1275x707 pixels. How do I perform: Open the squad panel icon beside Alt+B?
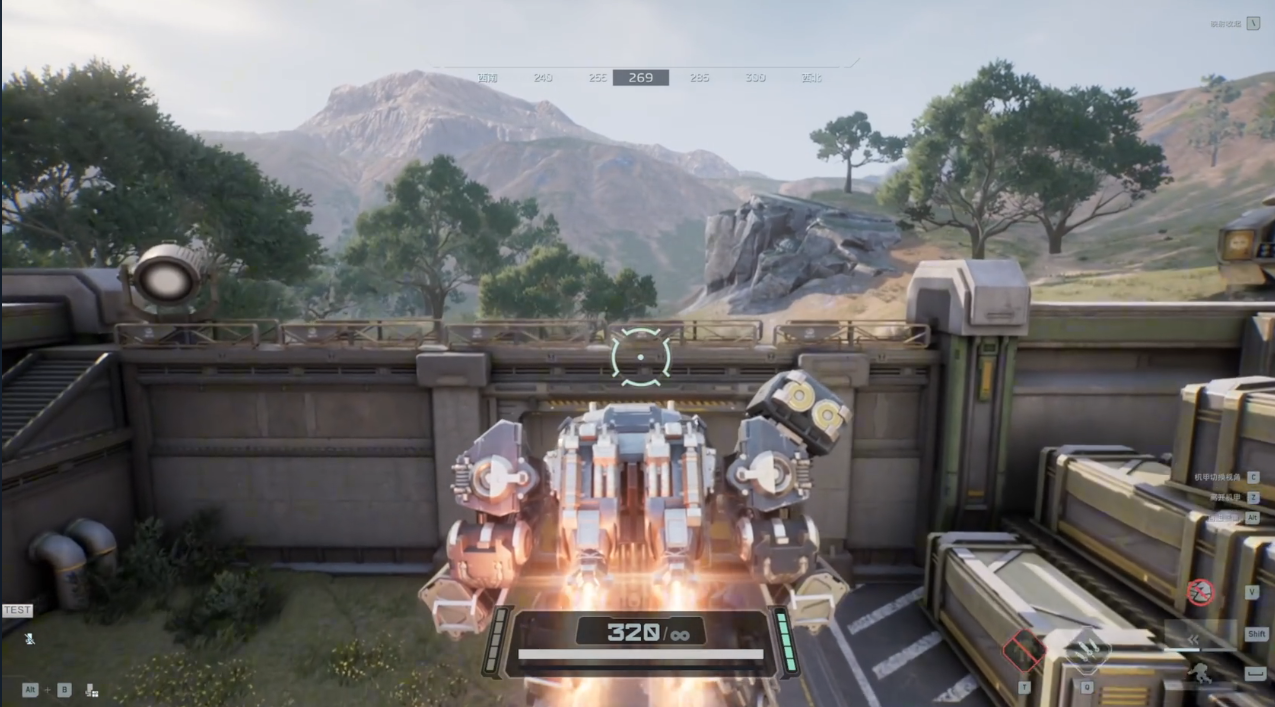pos(91,689)
